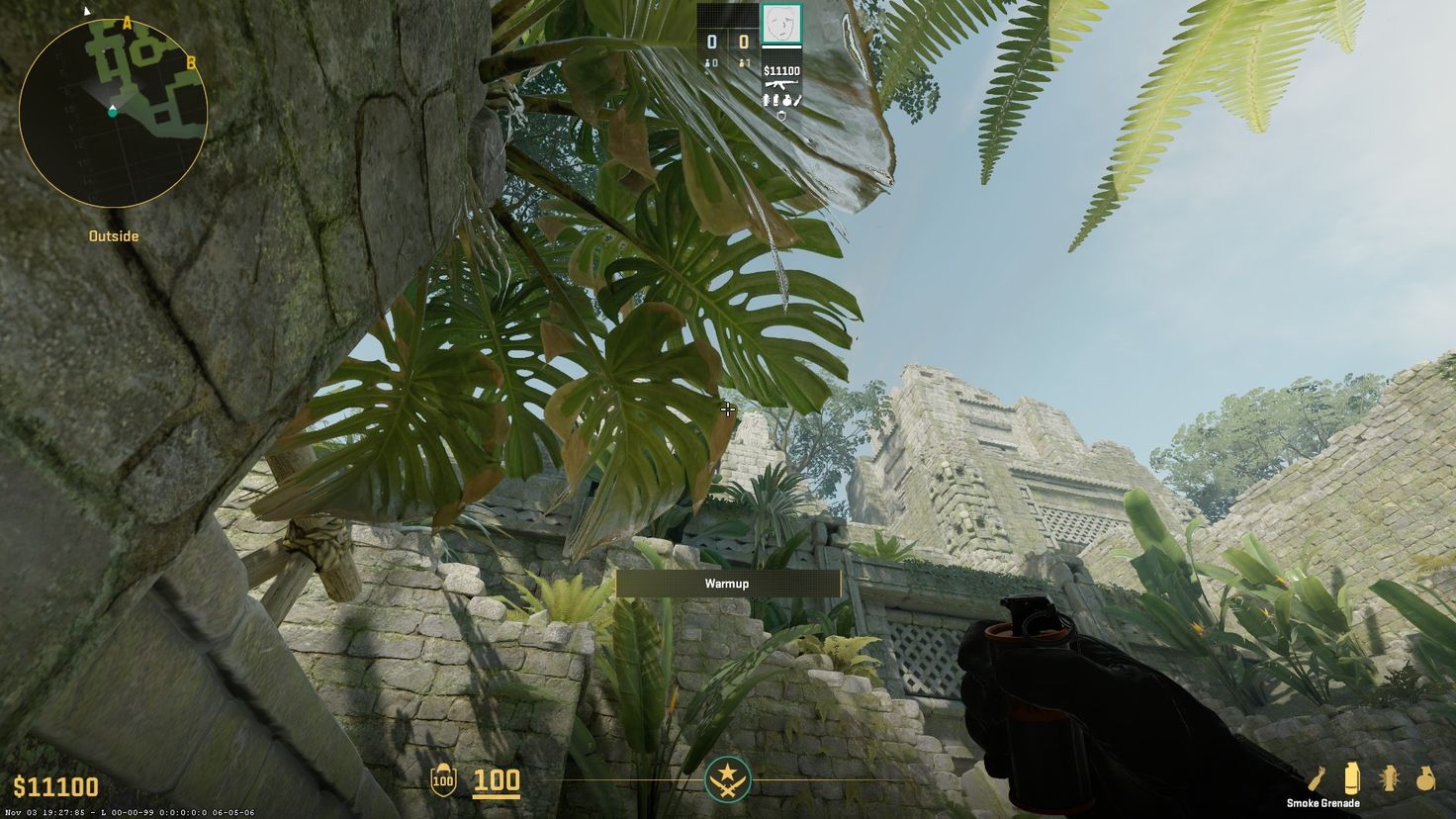Click the grenade loadout icons under the avatar
The image size is (1456, 819).
click(x=781, y=100)
